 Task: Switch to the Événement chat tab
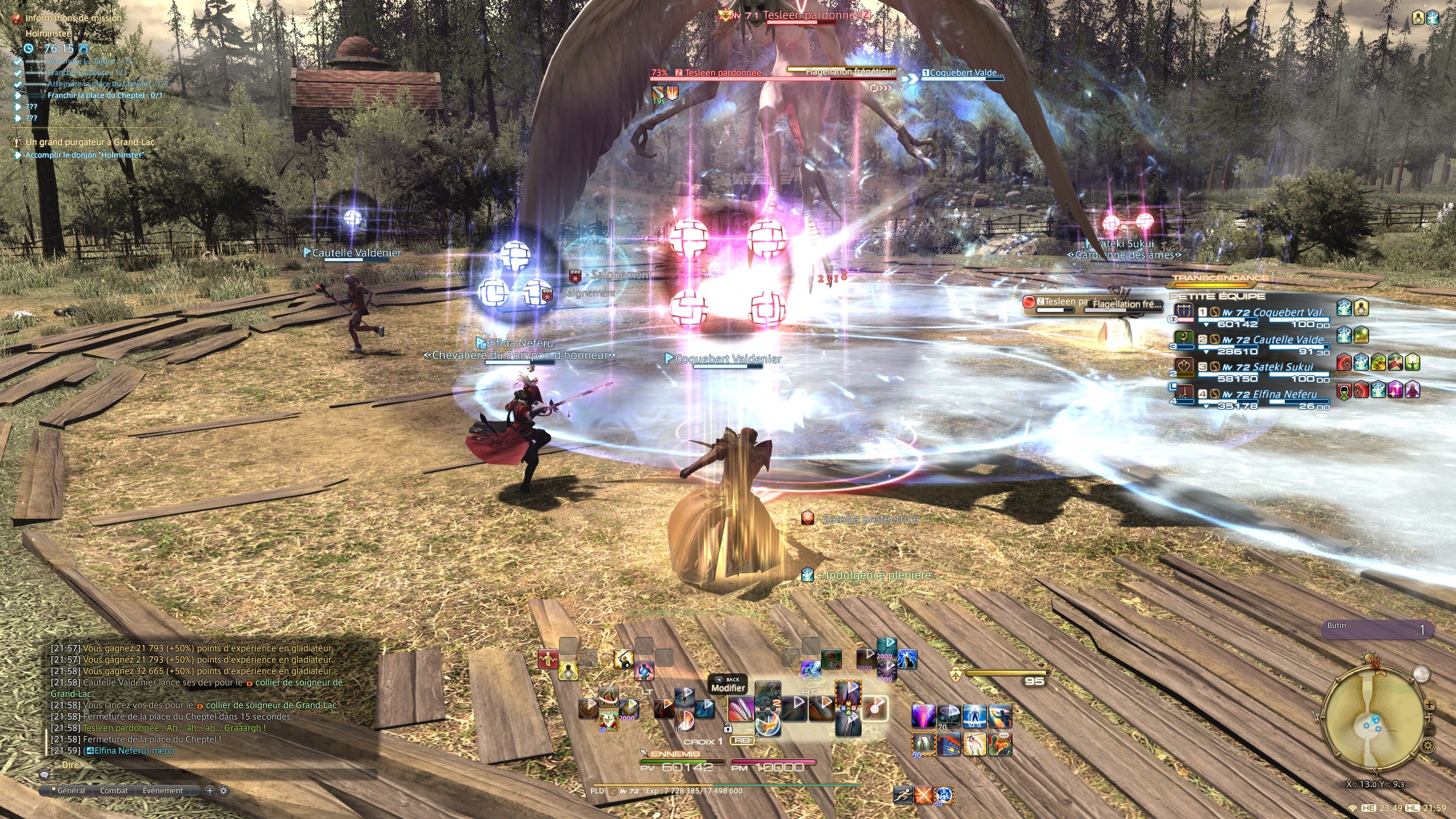[x=163, y=791]
